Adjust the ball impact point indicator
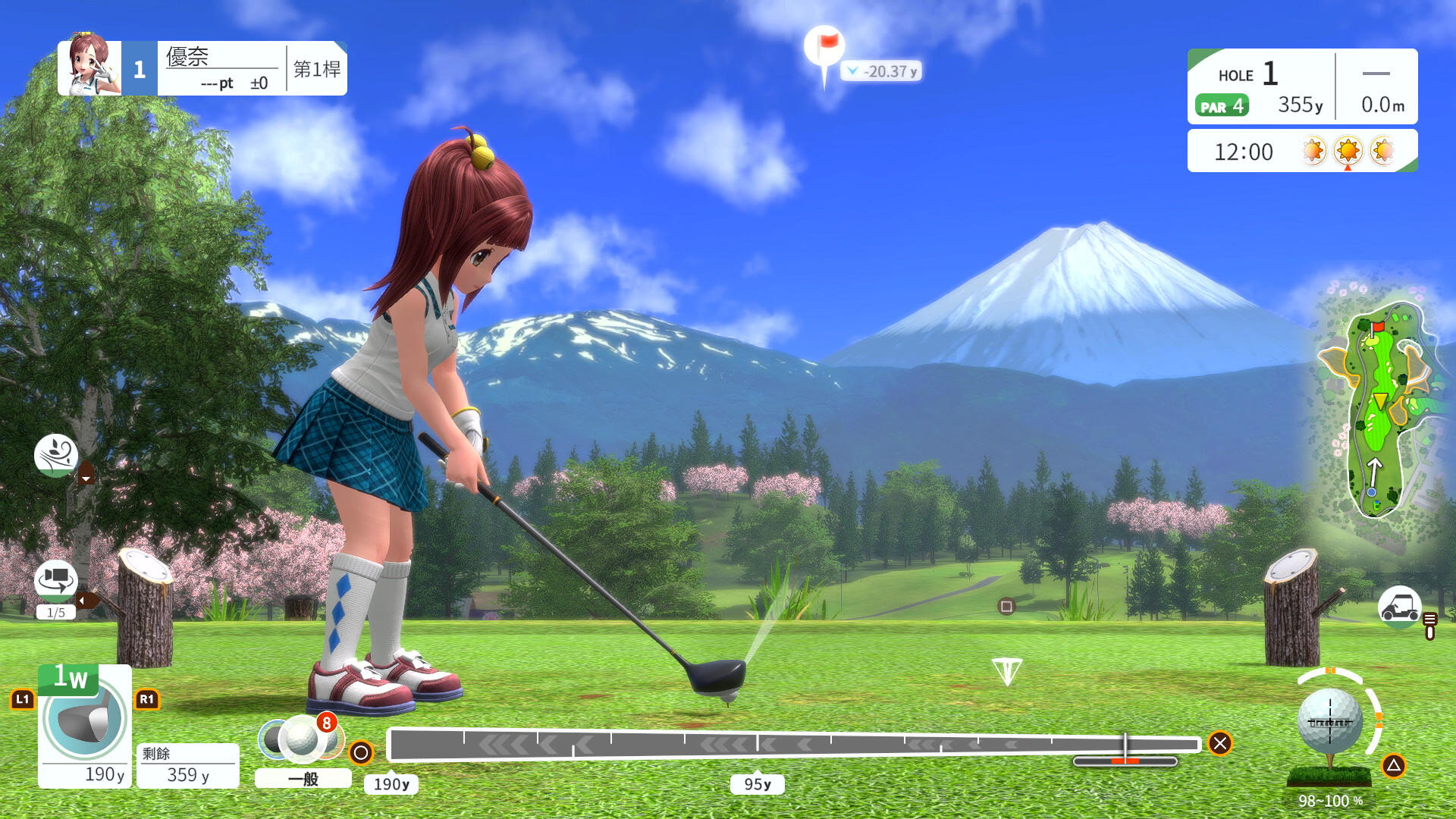Viewport: 1456px width, 819px height. (x=1330, y=723)
